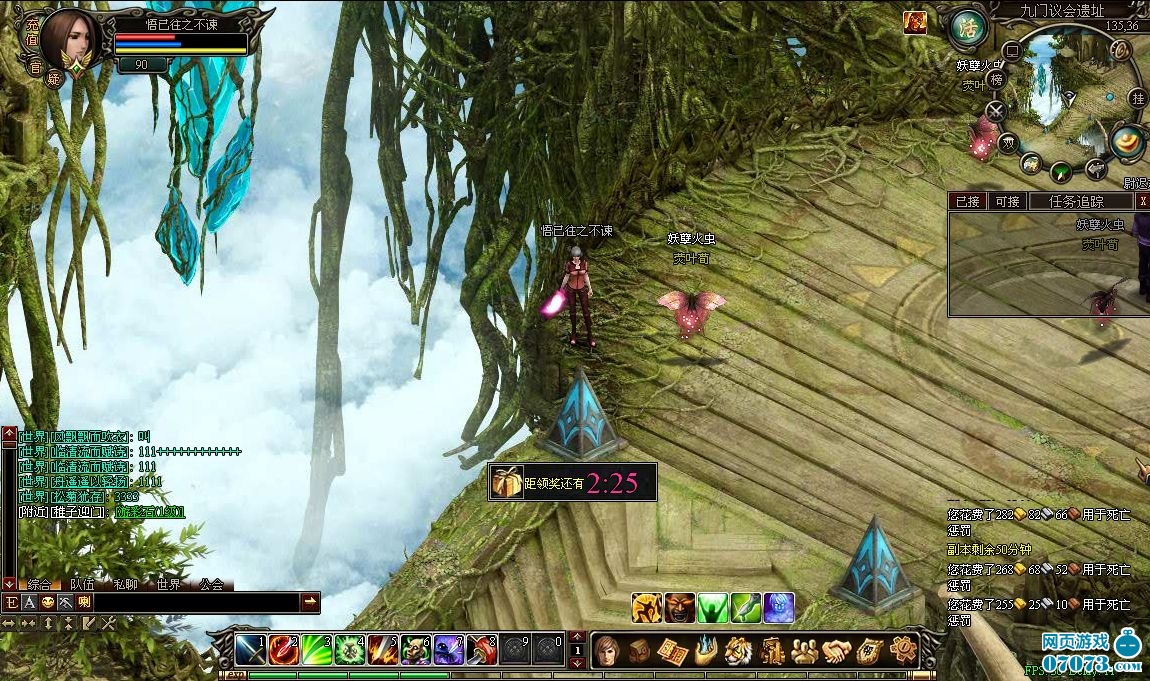Switch to the 已接 accepted quests tab
This screenshot has width=1150, height=681.
coord(967,201)
